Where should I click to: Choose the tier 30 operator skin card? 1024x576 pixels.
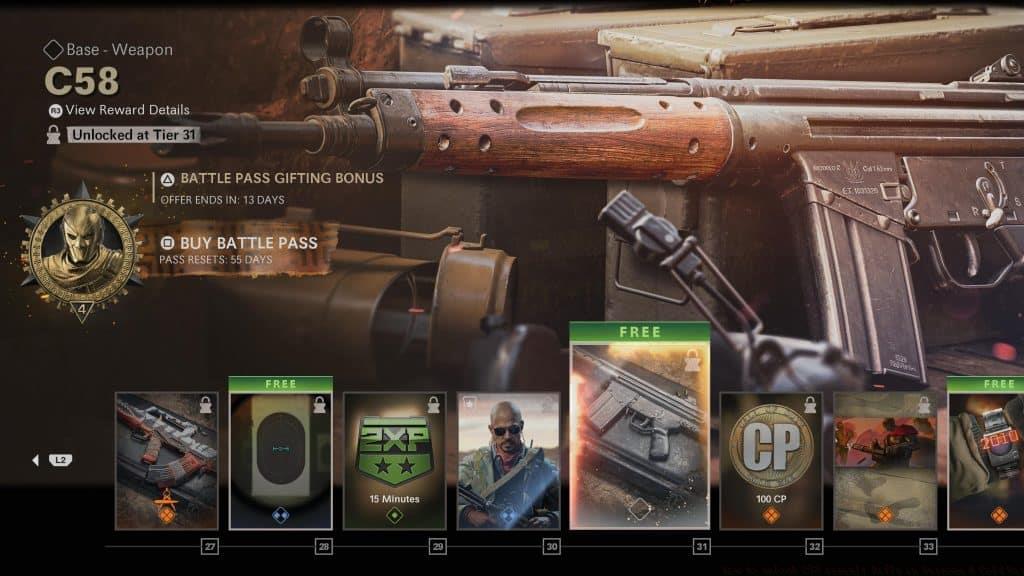click(508, 460)
